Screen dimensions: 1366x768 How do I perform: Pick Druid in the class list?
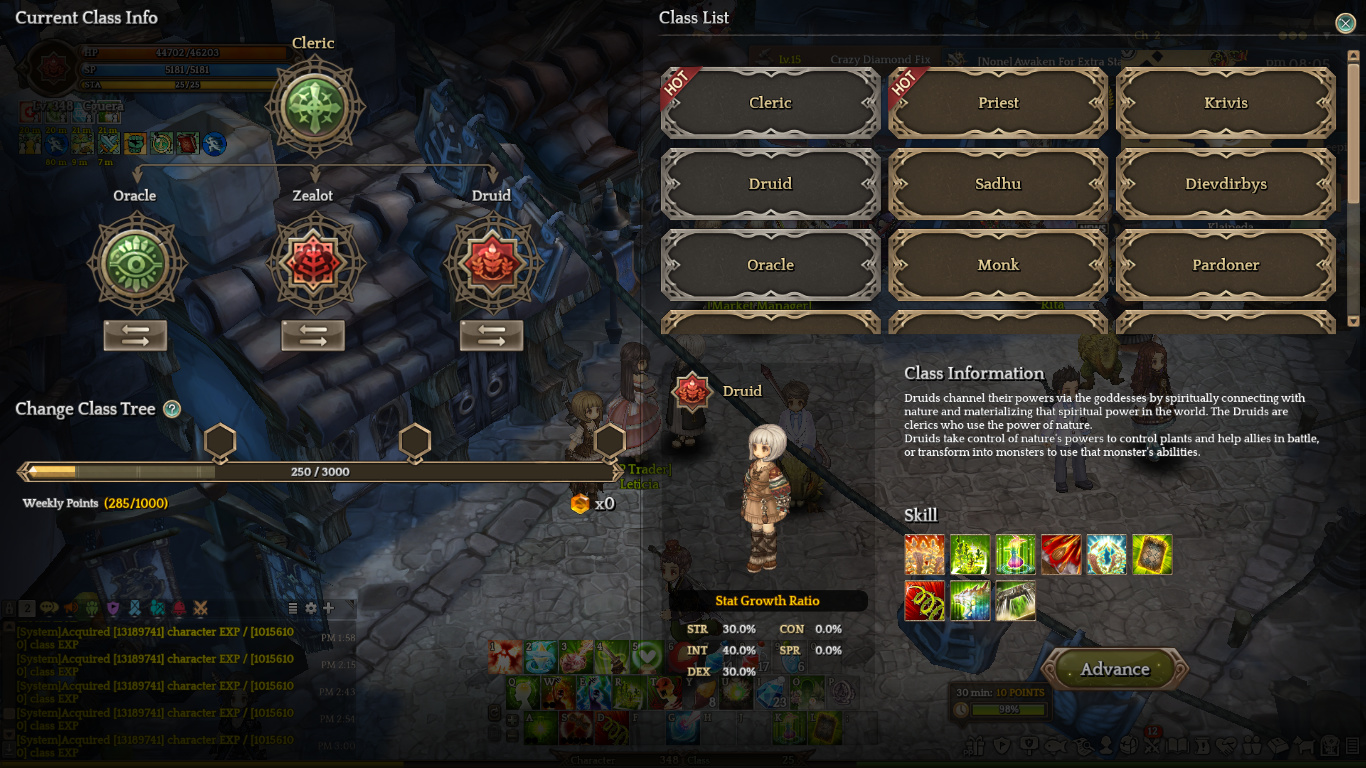770,184
